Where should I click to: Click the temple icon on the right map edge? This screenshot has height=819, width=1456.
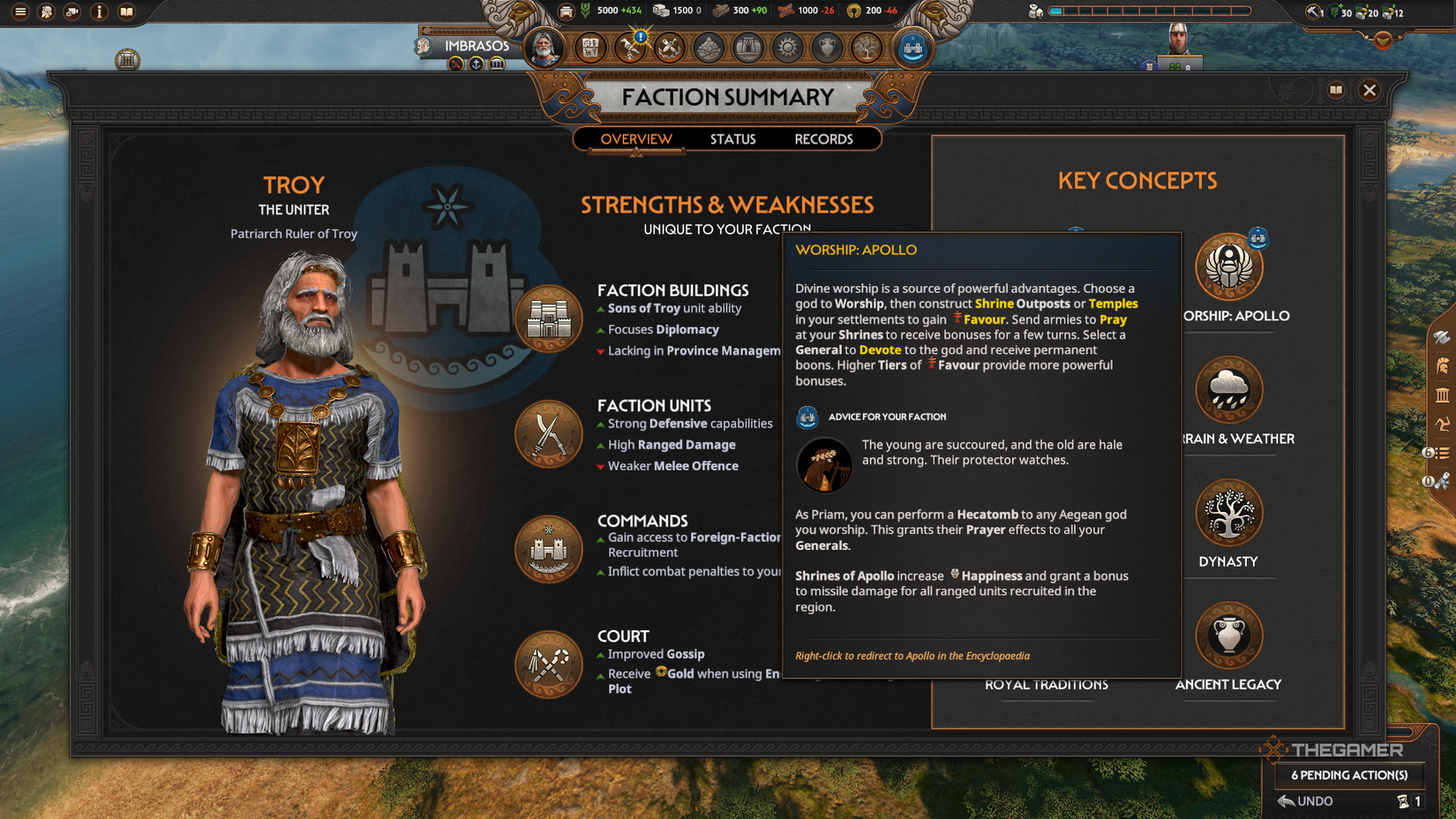tap(1442, 394)
